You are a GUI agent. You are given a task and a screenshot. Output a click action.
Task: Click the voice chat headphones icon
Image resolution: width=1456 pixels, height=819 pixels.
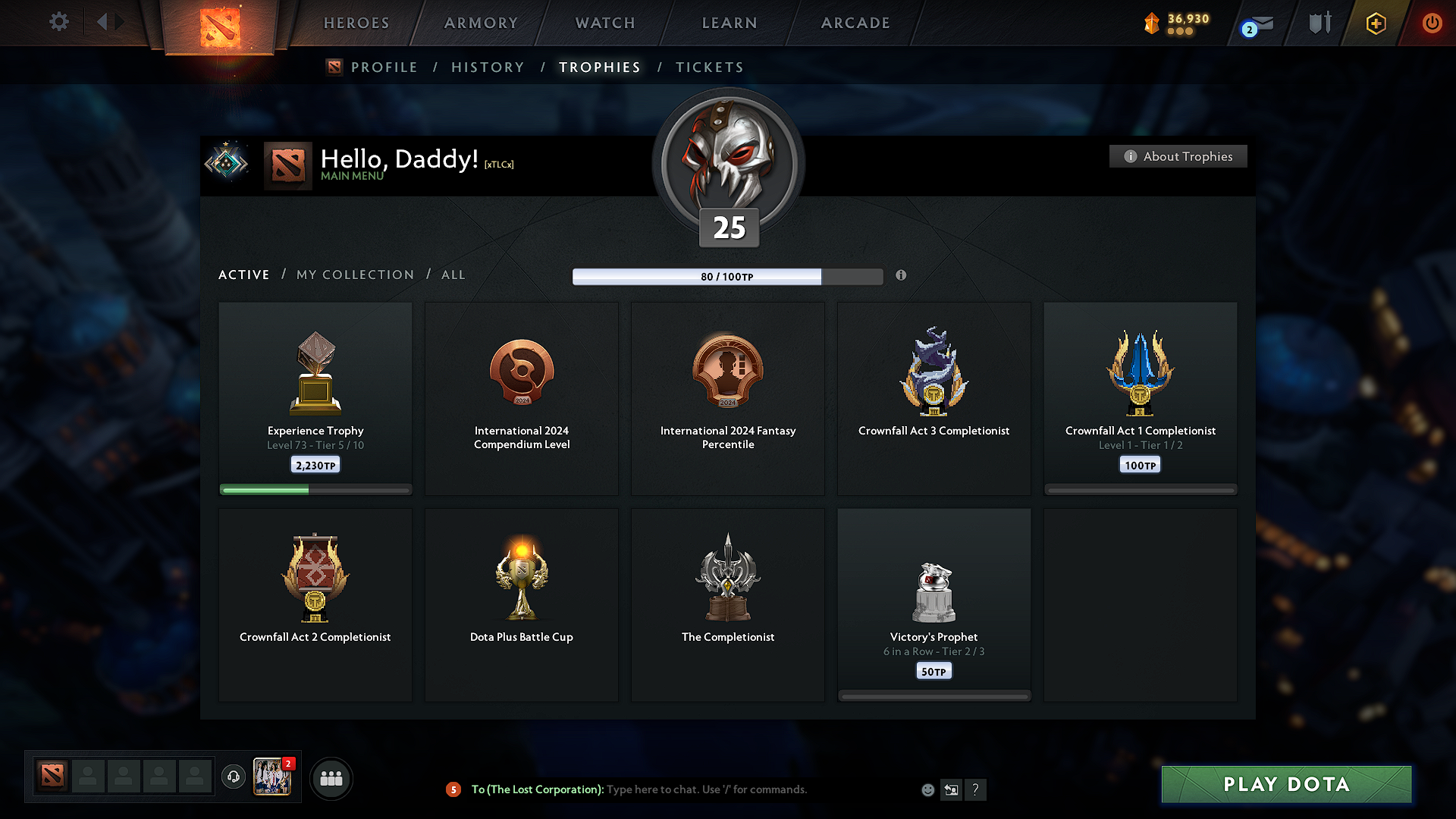(x=234, y=777)
